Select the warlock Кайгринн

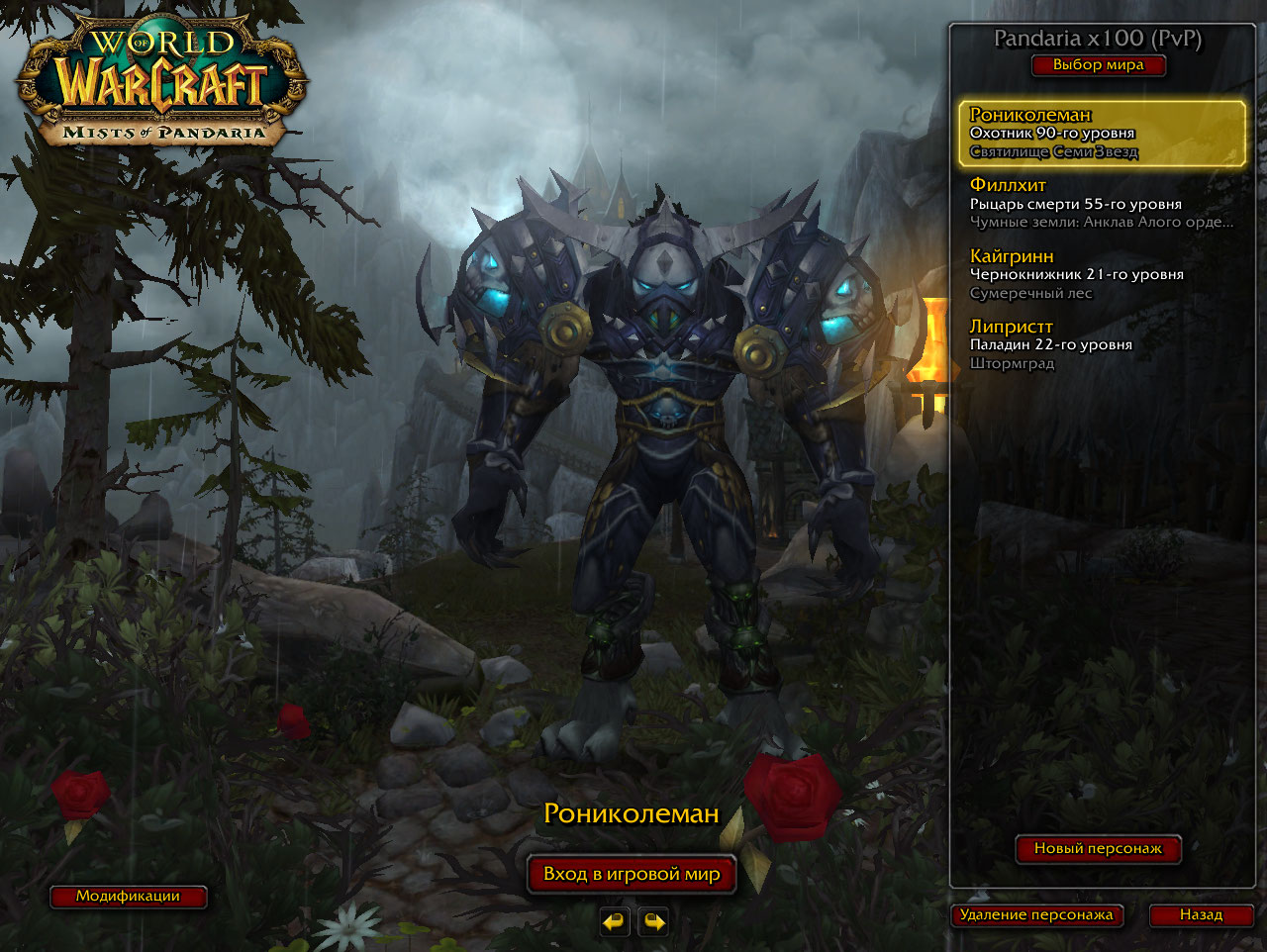pyautogui.click(x=1101, y=274)
